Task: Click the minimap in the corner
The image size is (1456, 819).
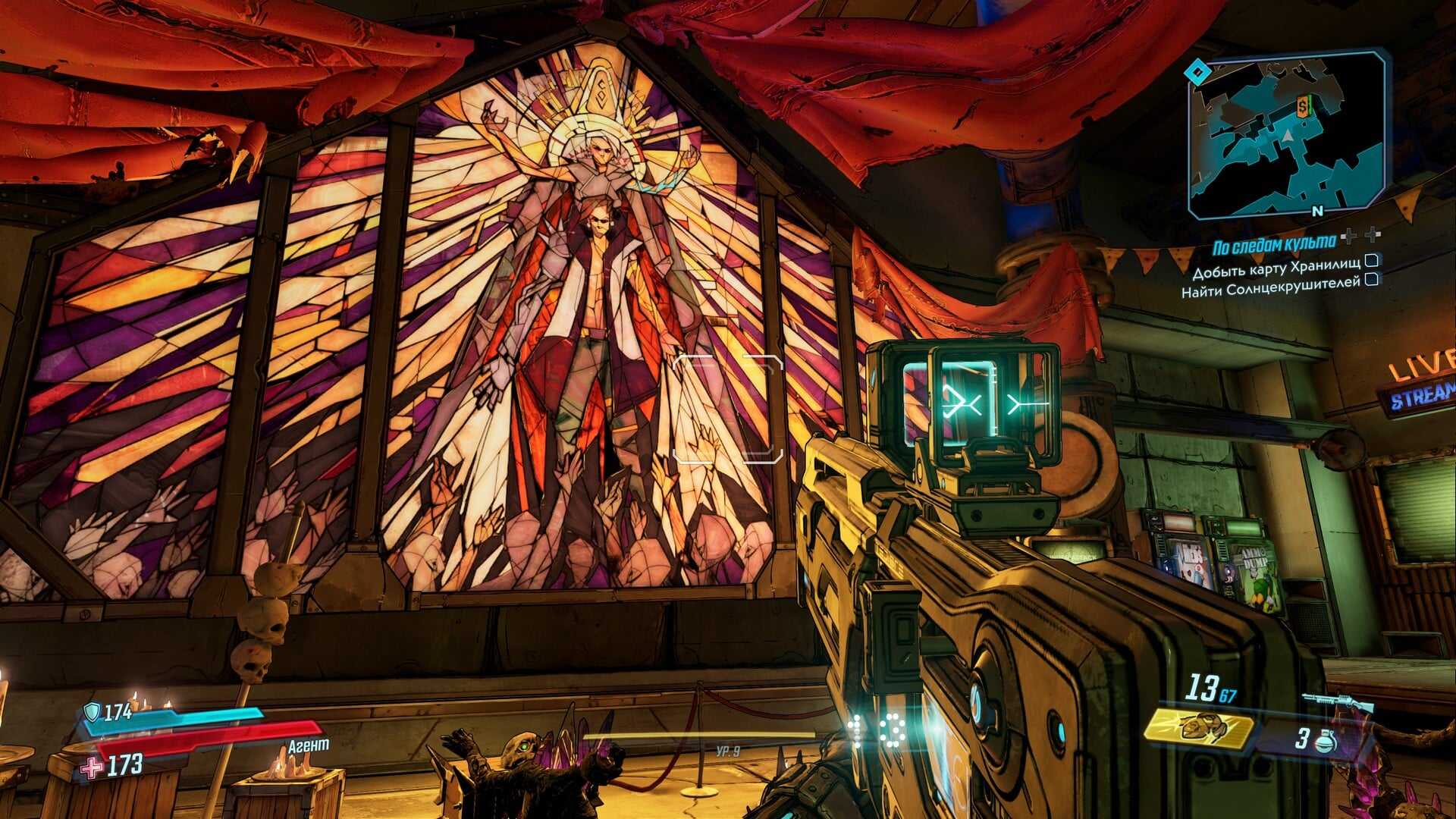Action: pos(1288,136)
